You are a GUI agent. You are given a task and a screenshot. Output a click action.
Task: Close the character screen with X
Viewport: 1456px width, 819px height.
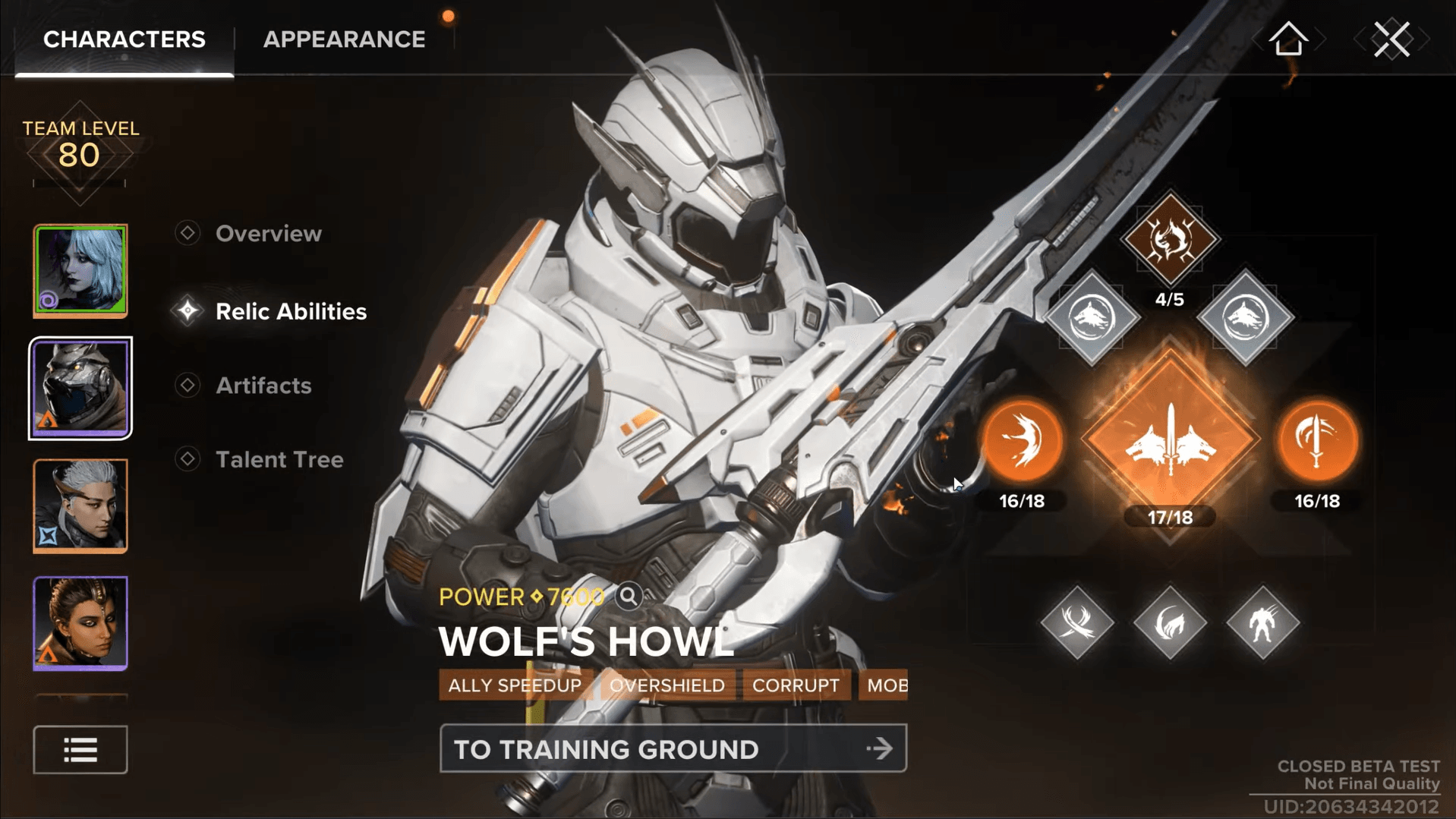click(1391, 39)
